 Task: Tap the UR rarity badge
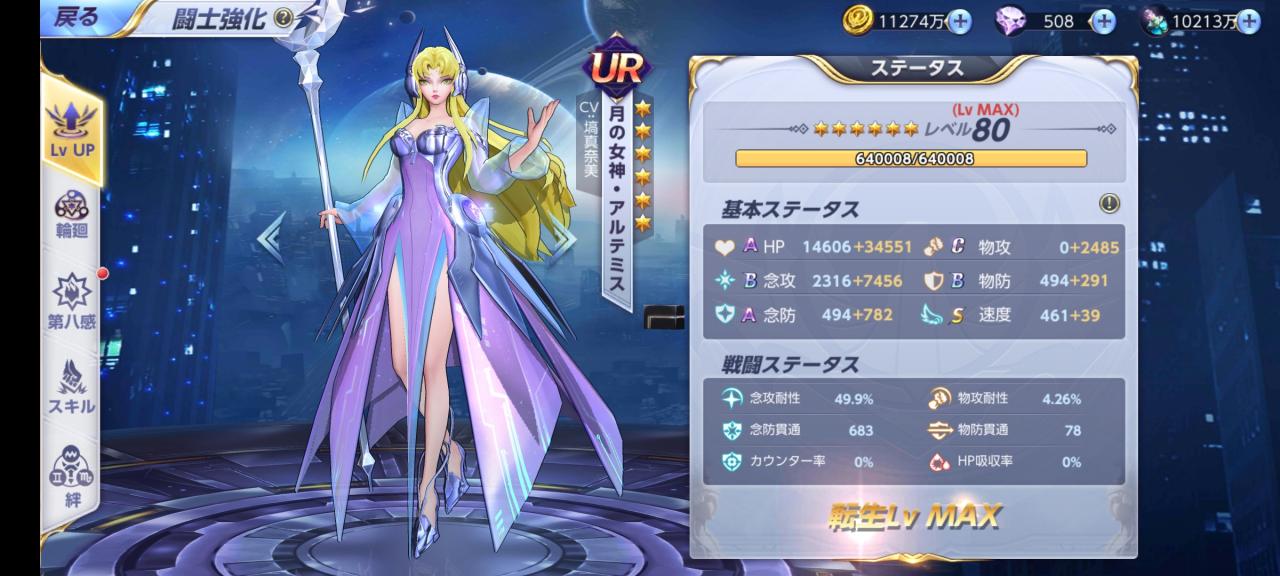(616, 67)
